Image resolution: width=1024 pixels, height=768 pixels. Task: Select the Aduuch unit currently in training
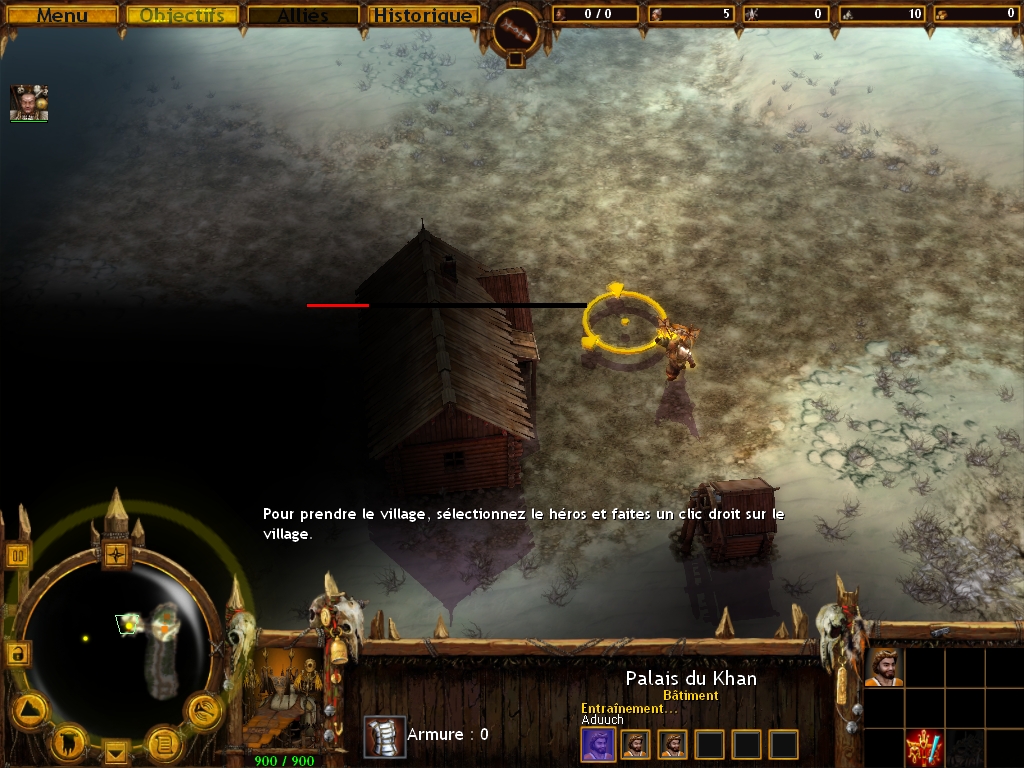click(x=598, y=744)
